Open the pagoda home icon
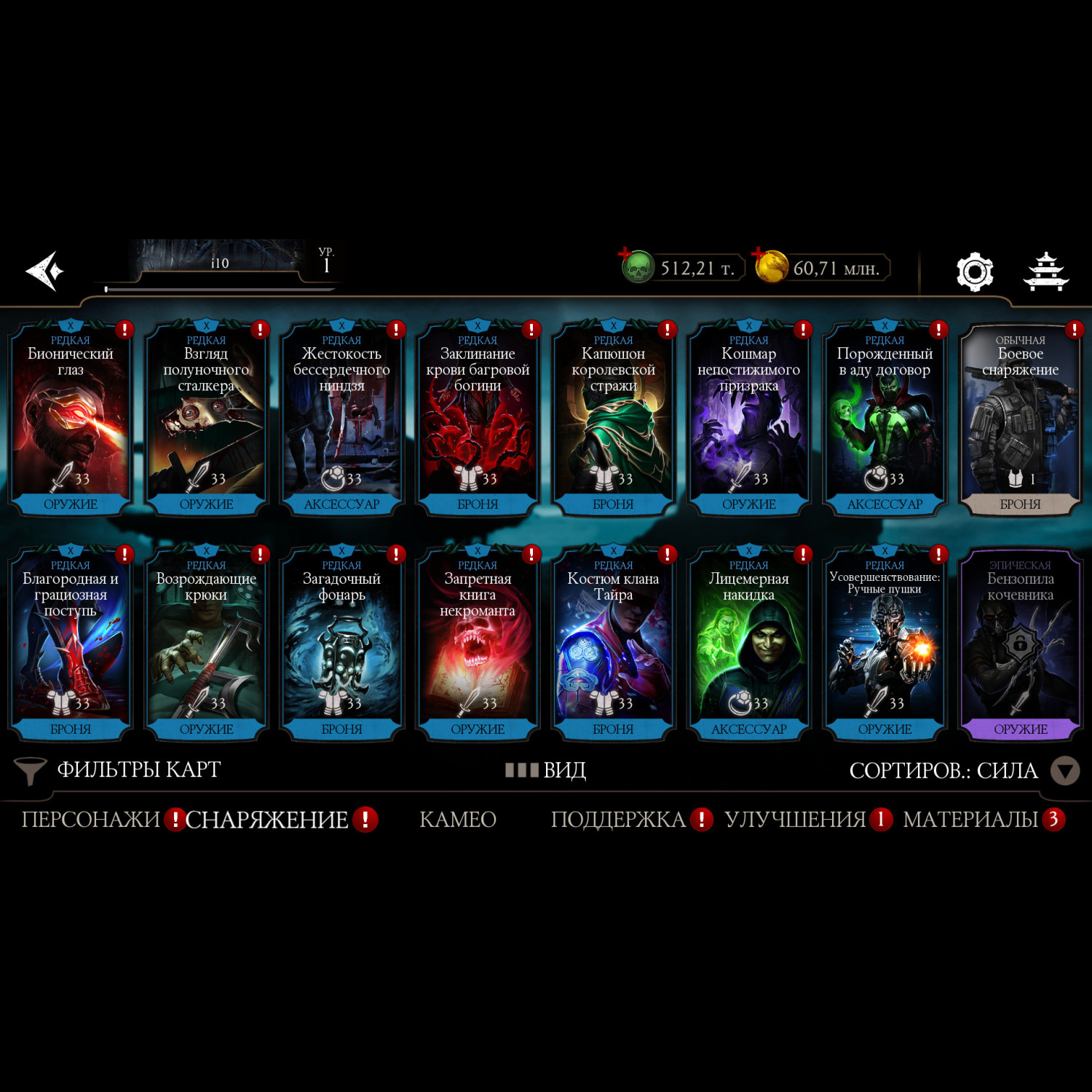 click(1045, 272)
